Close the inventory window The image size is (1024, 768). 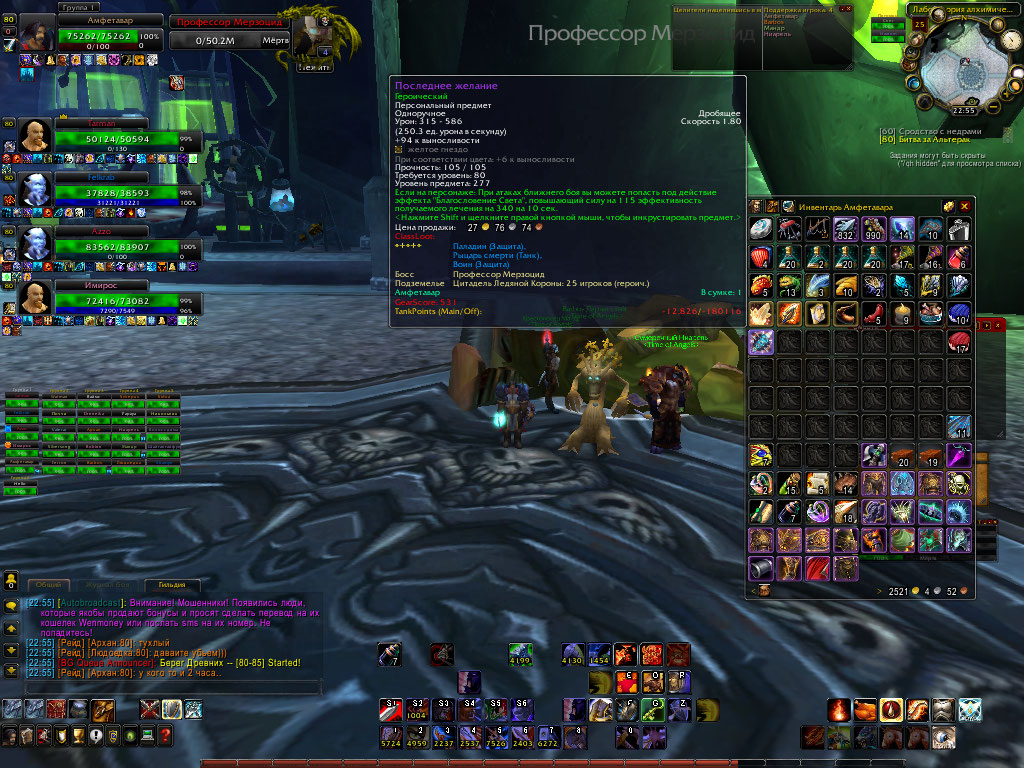pyautogui.click(x=965, y=205)
